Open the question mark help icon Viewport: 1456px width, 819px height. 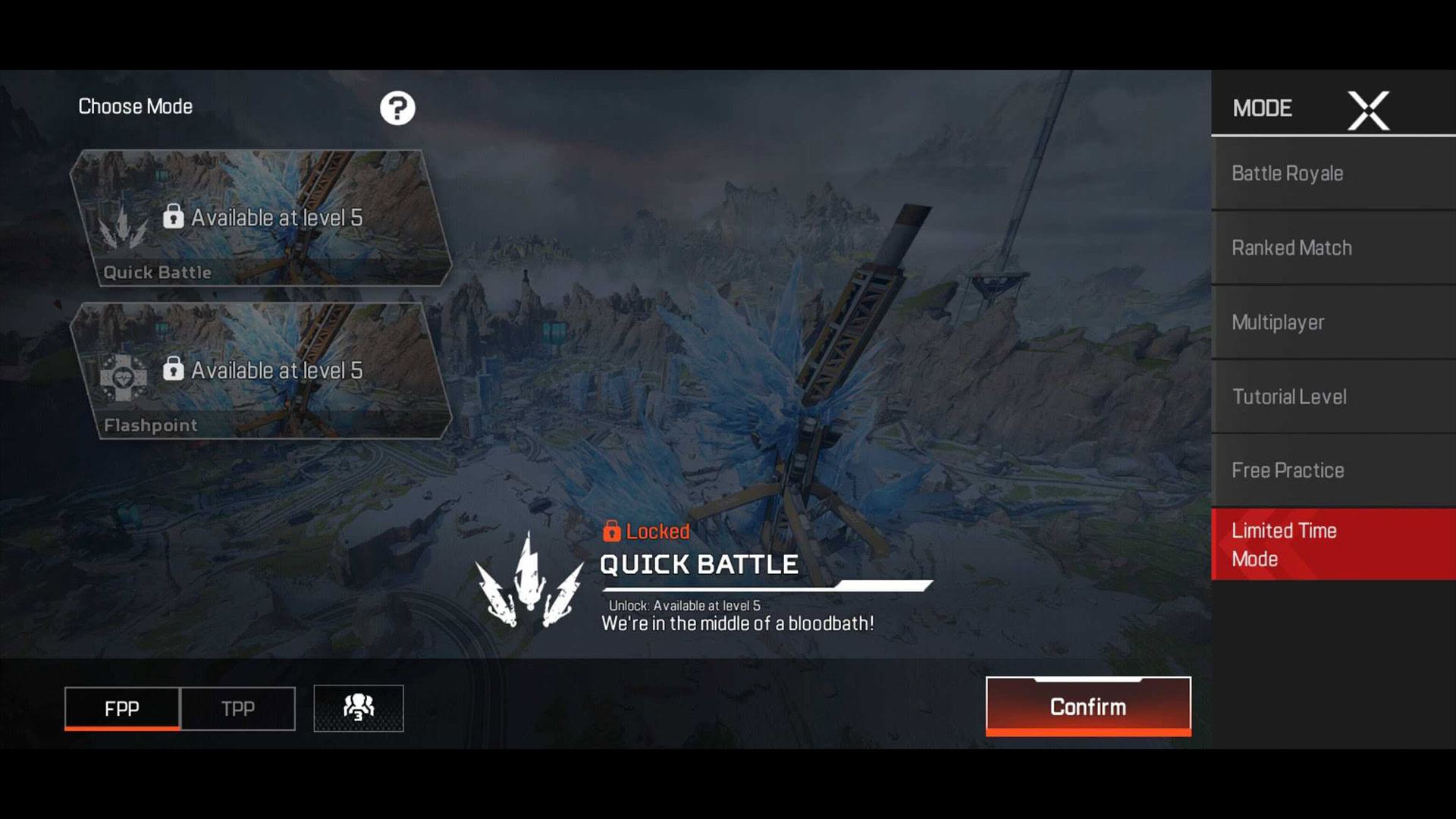point(397,108)
